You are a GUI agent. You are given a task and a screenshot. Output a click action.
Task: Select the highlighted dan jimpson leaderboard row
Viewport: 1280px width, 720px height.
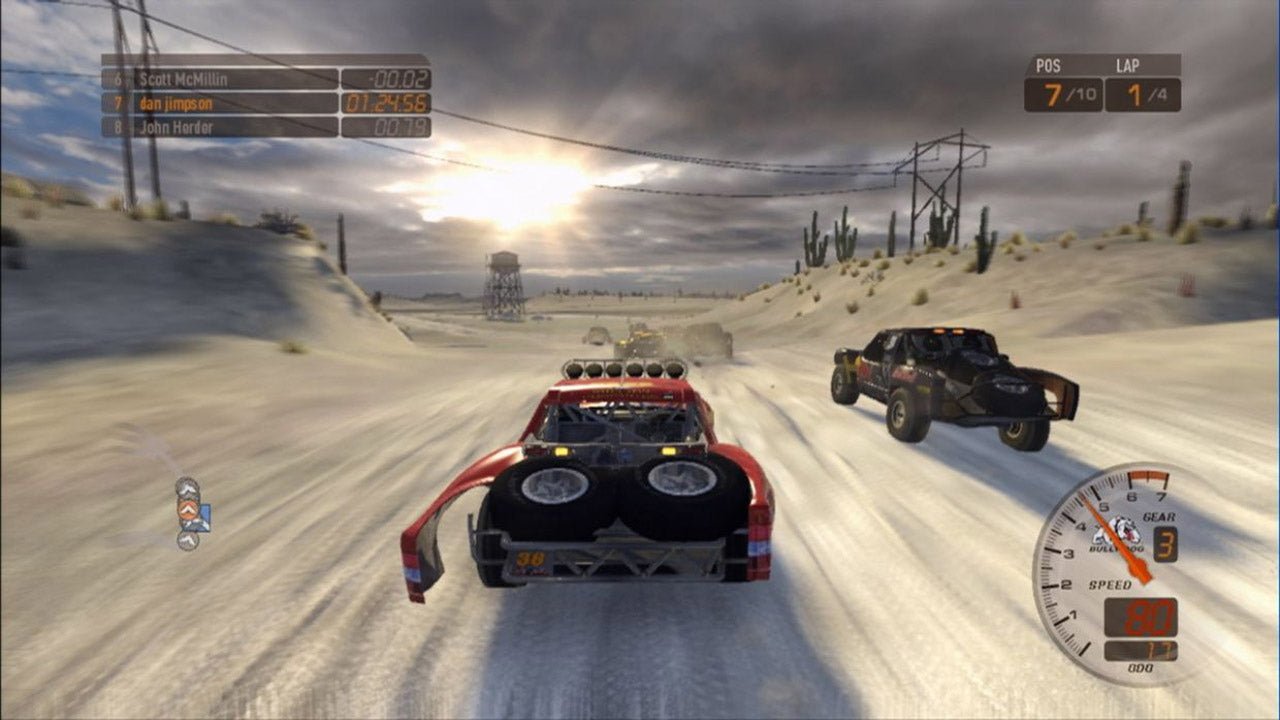click(220, 103)
